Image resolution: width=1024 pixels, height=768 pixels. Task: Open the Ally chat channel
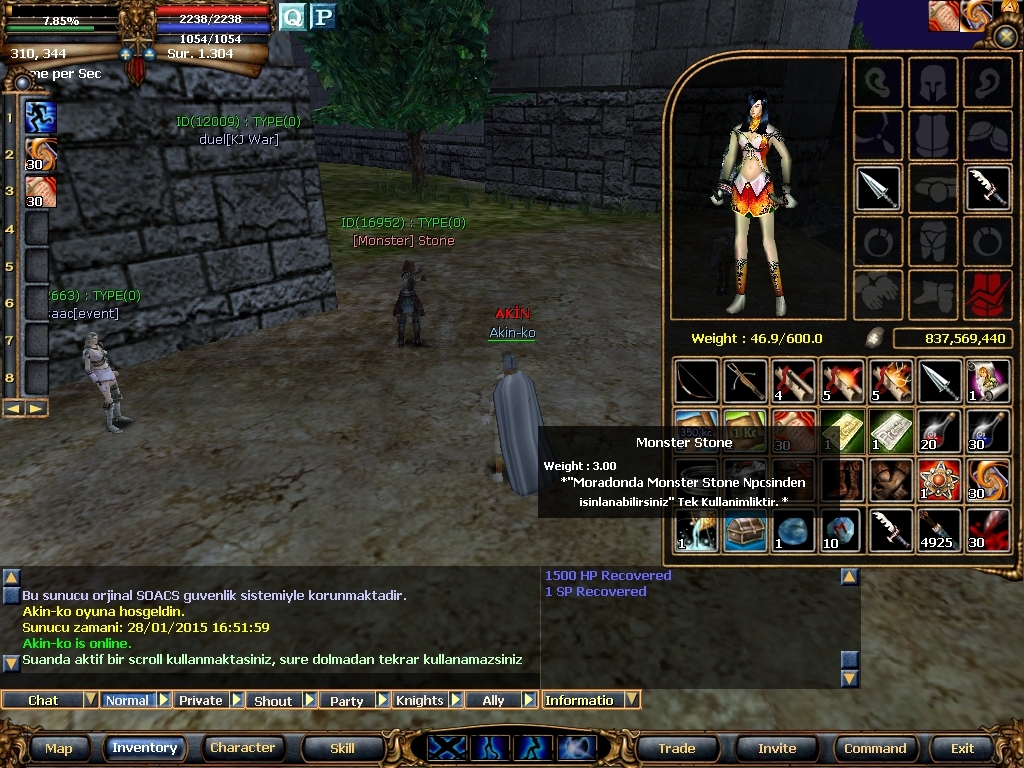pyautogui.click(x=493, y=700)
